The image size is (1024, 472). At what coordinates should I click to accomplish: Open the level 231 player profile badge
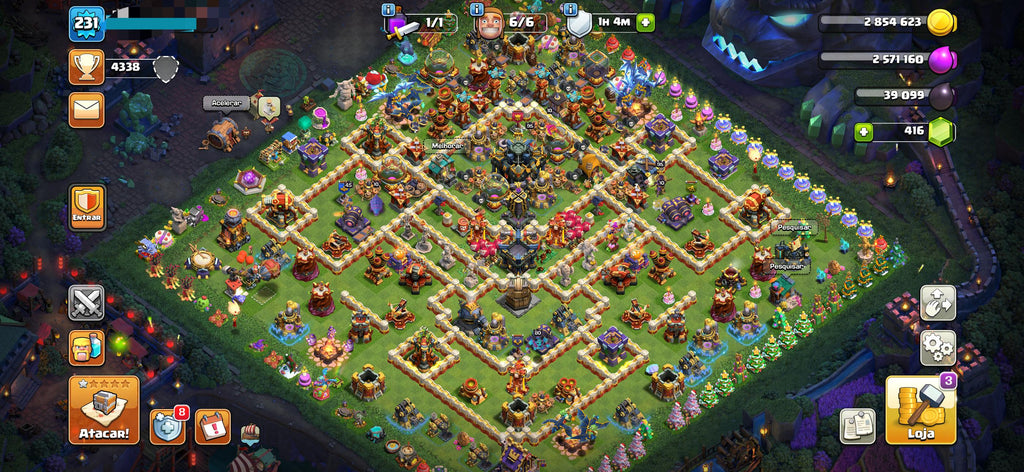point(87,23)
